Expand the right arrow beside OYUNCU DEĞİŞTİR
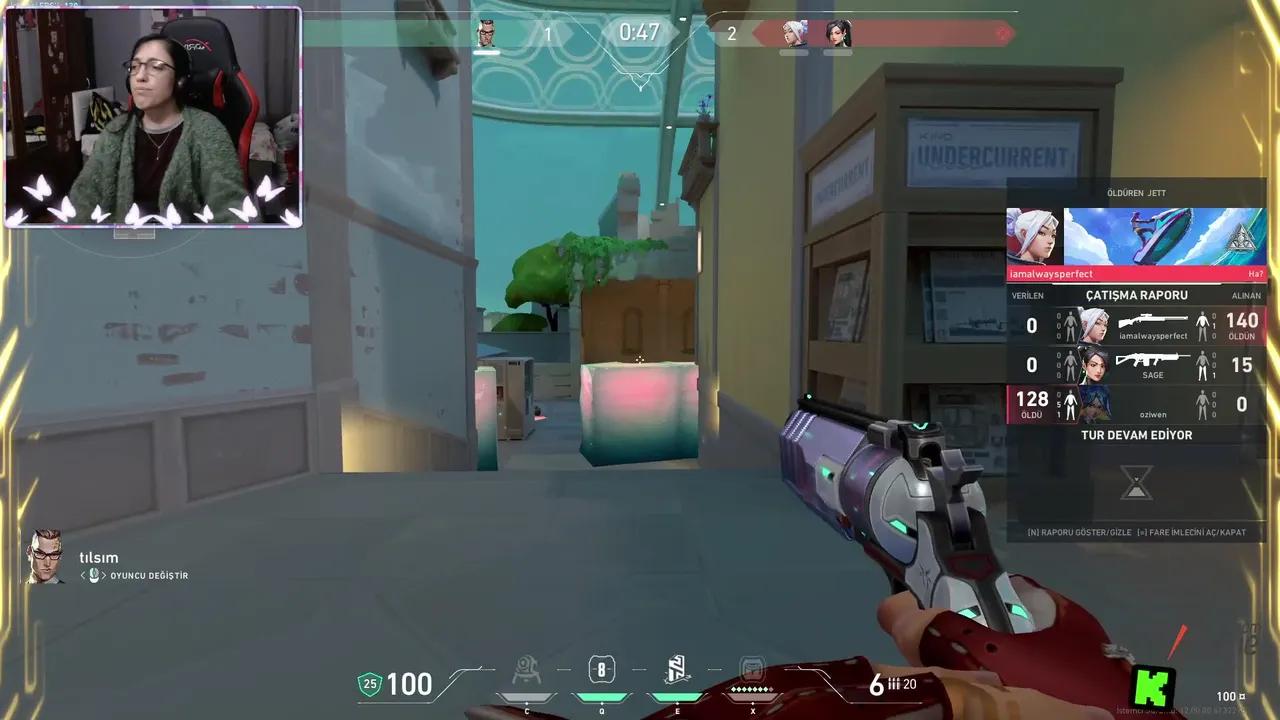 104,575
